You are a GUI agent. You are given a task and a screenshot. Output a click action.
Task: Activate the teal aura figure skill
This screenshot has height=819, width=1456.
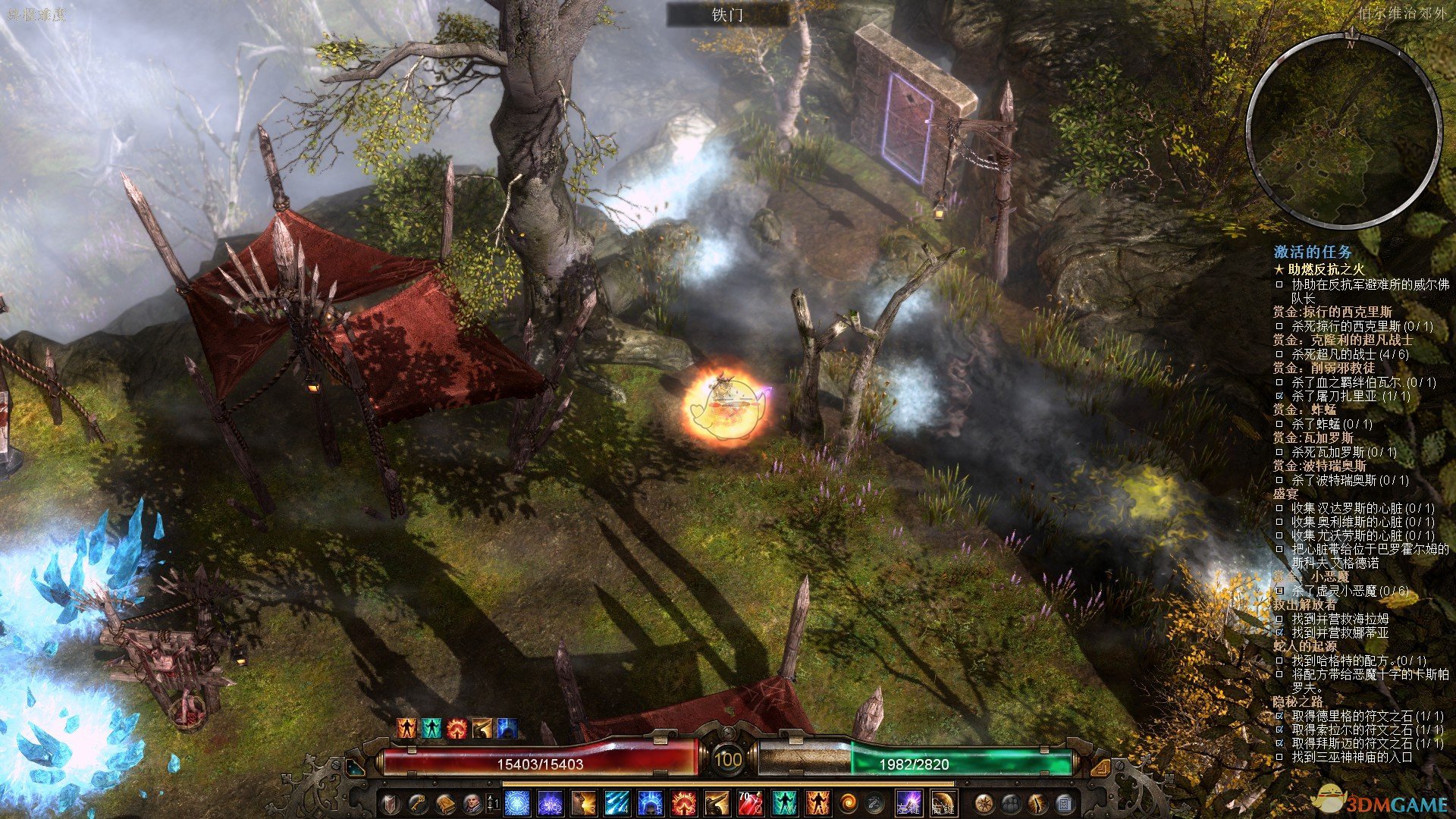(x=783, y=802)
